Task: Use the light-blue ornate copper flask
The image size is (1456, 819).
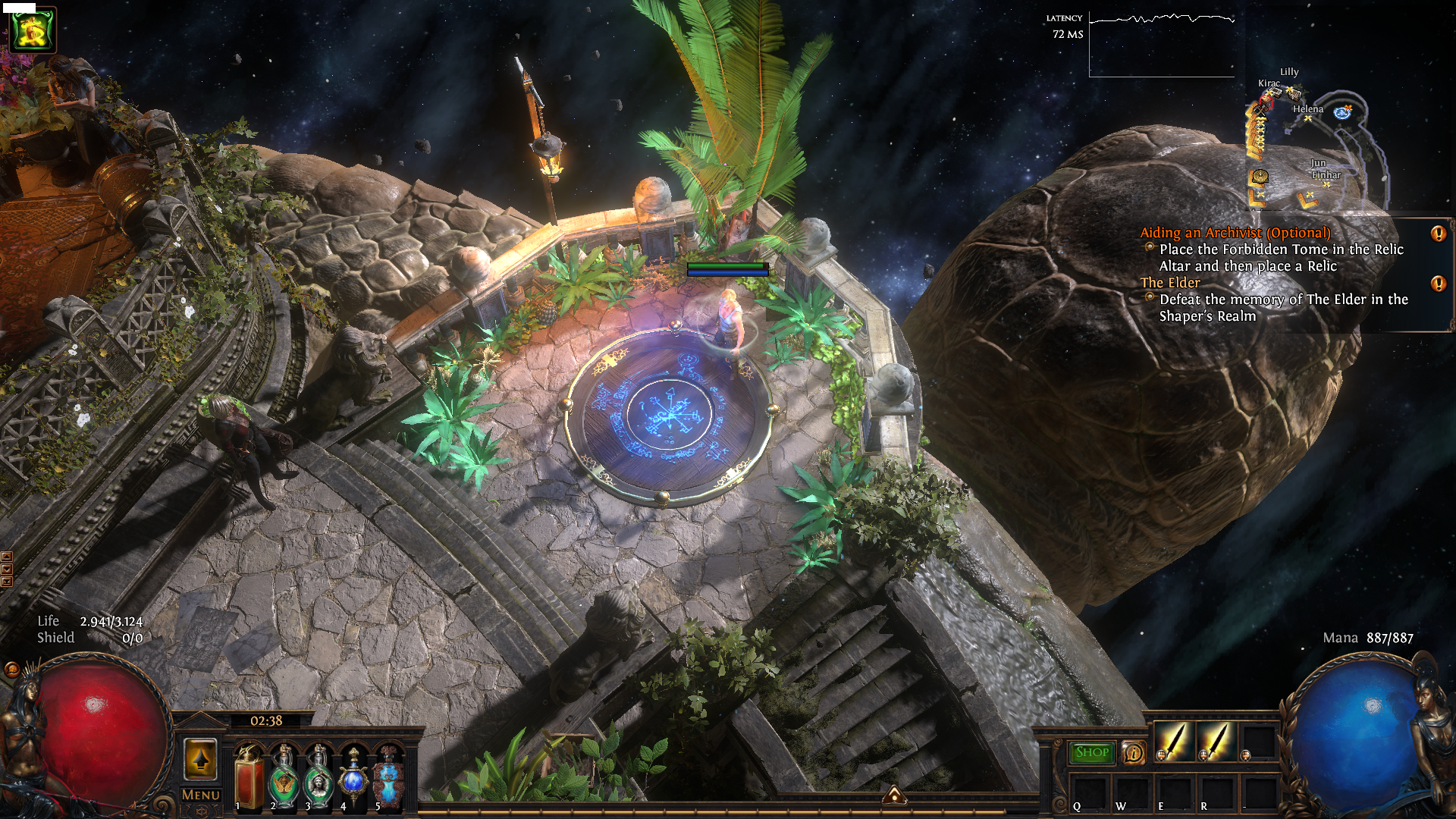Action: pyautogui.click(x=388, y=777)
